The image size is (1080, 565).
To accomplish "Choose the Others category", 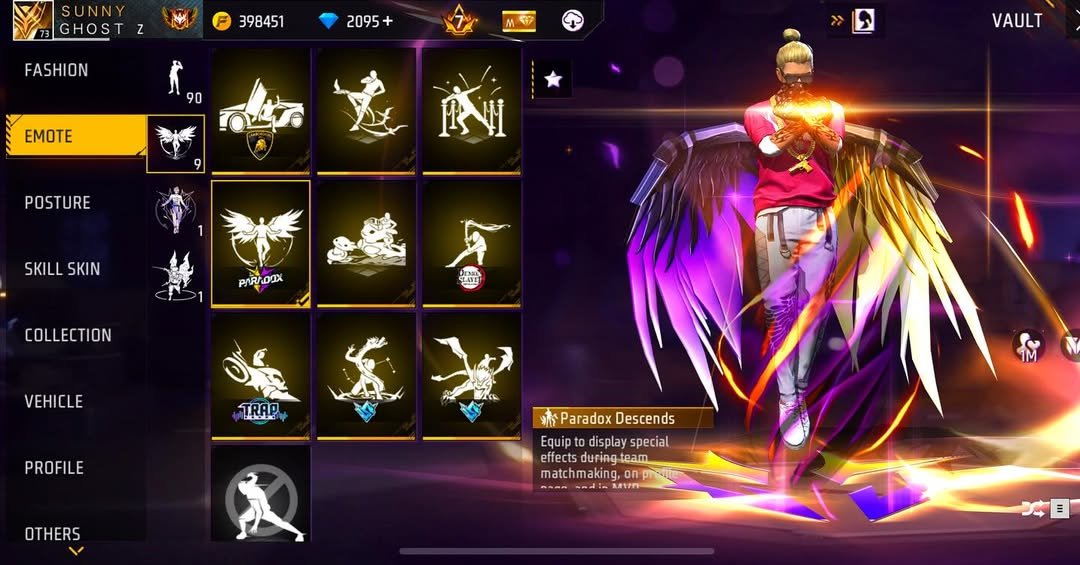I will [x=52, y=533].
